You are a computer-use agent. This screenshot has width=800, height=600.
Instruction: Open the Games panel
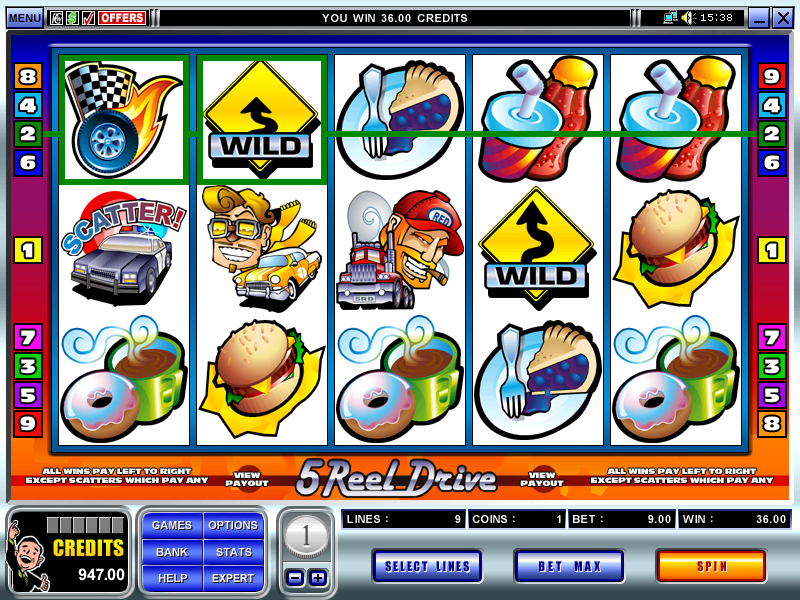[x=172, y=525]
